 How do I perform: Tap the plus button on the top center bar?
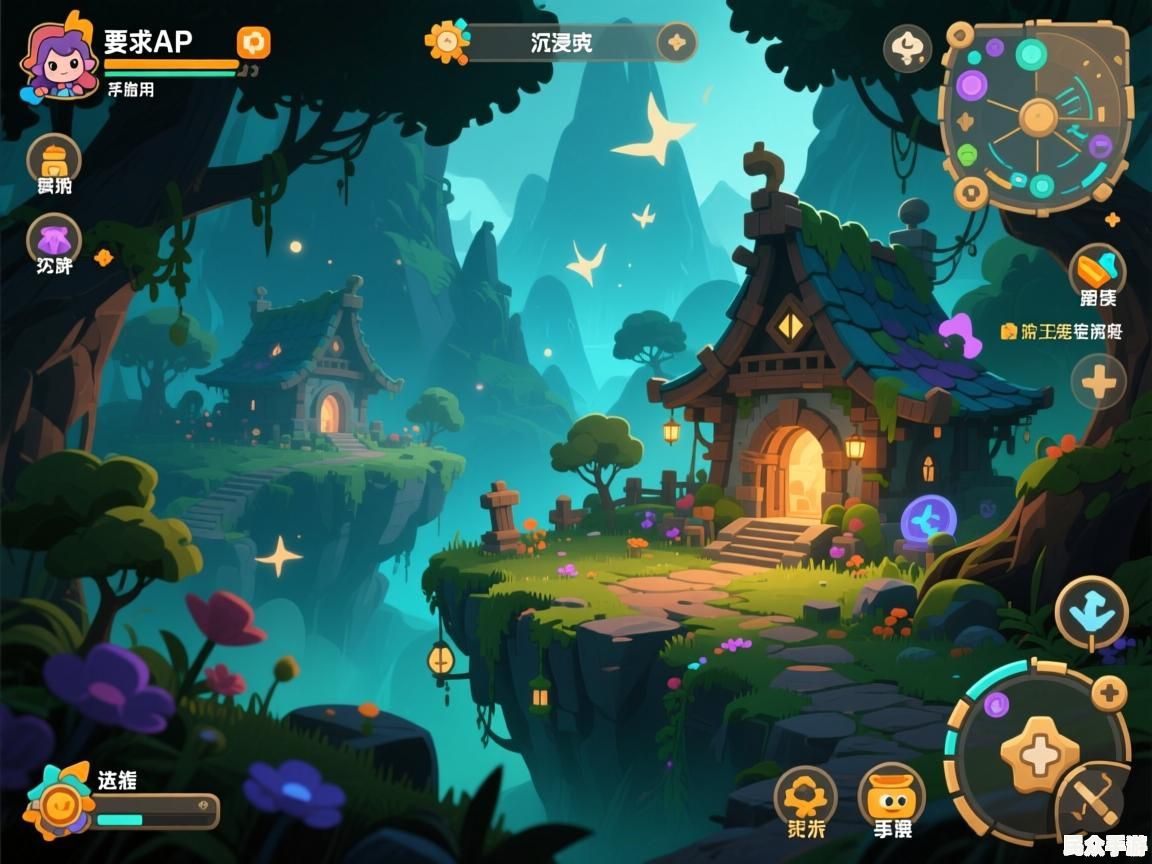coord(677,42)
